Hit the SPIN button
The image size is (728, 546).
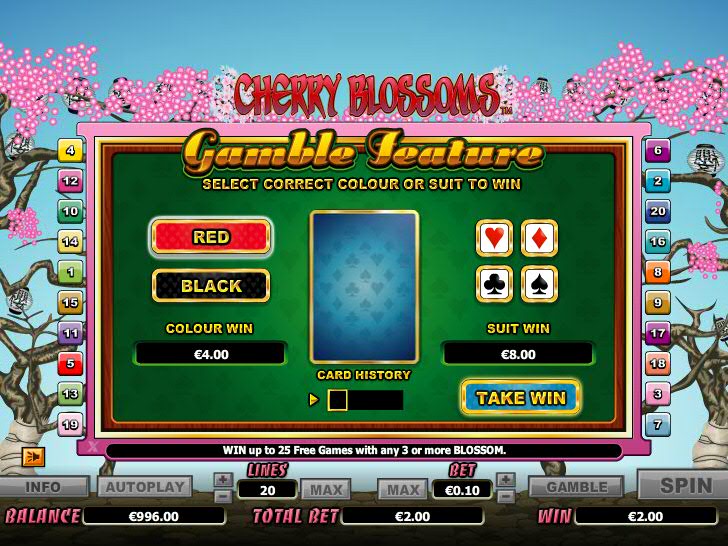686,486
